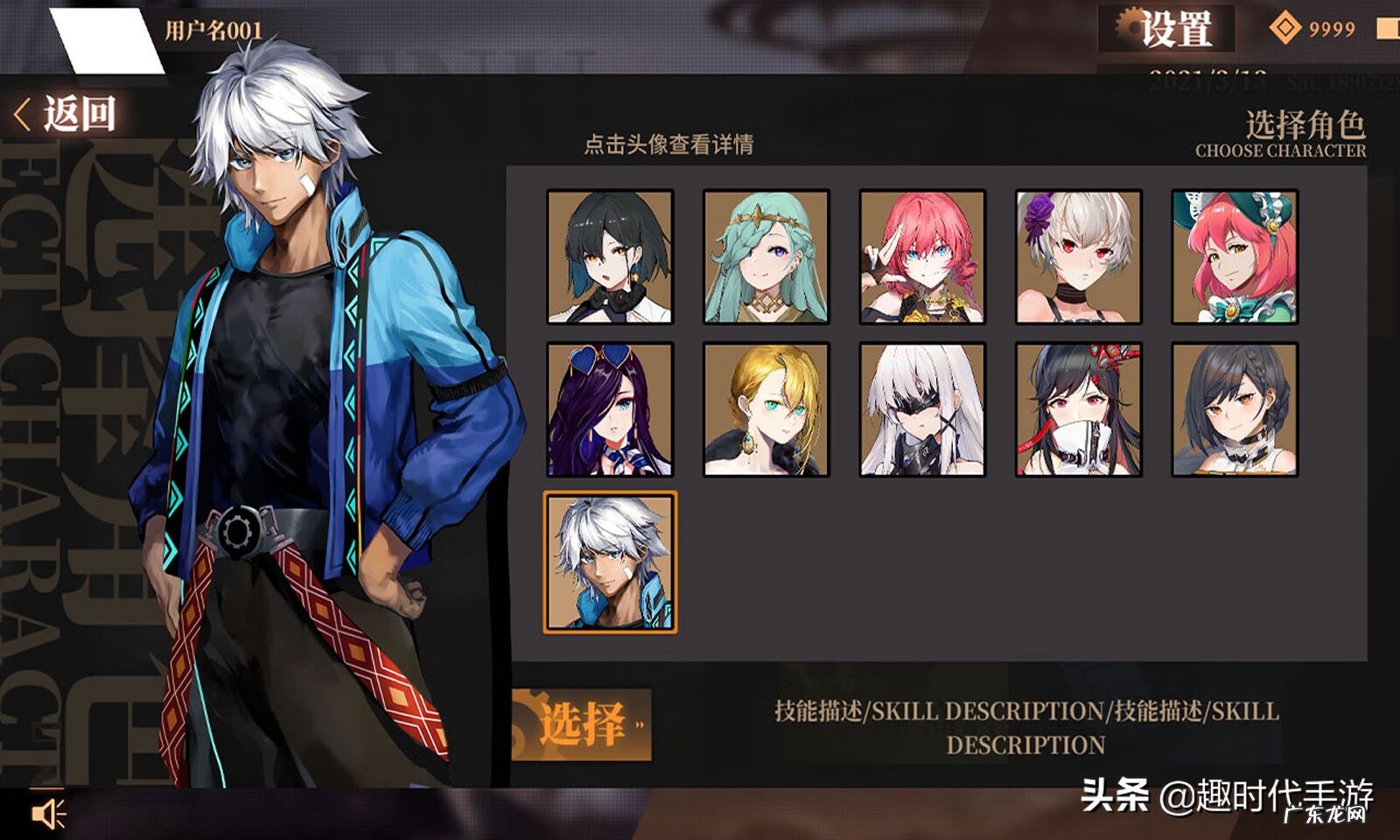Select the black-haired girl holding a fan
1400x840 pixels.
click(1079, 409)
